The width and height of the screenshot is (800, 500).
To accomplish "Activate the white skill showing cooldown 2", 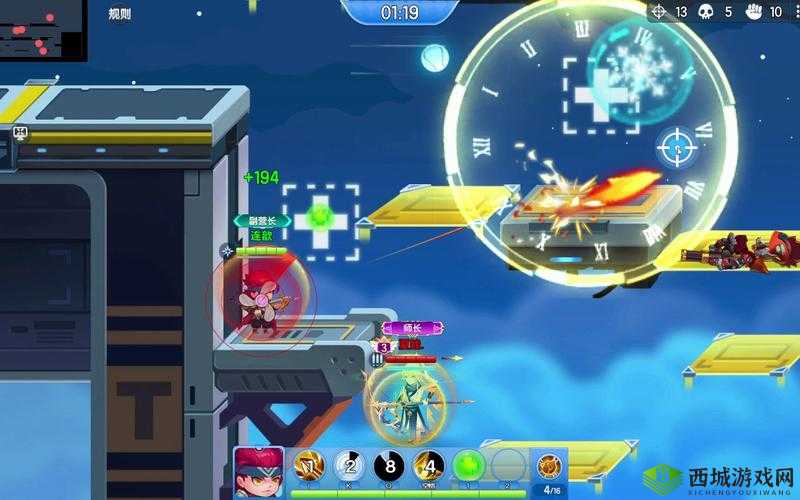I will coord(349,467).
